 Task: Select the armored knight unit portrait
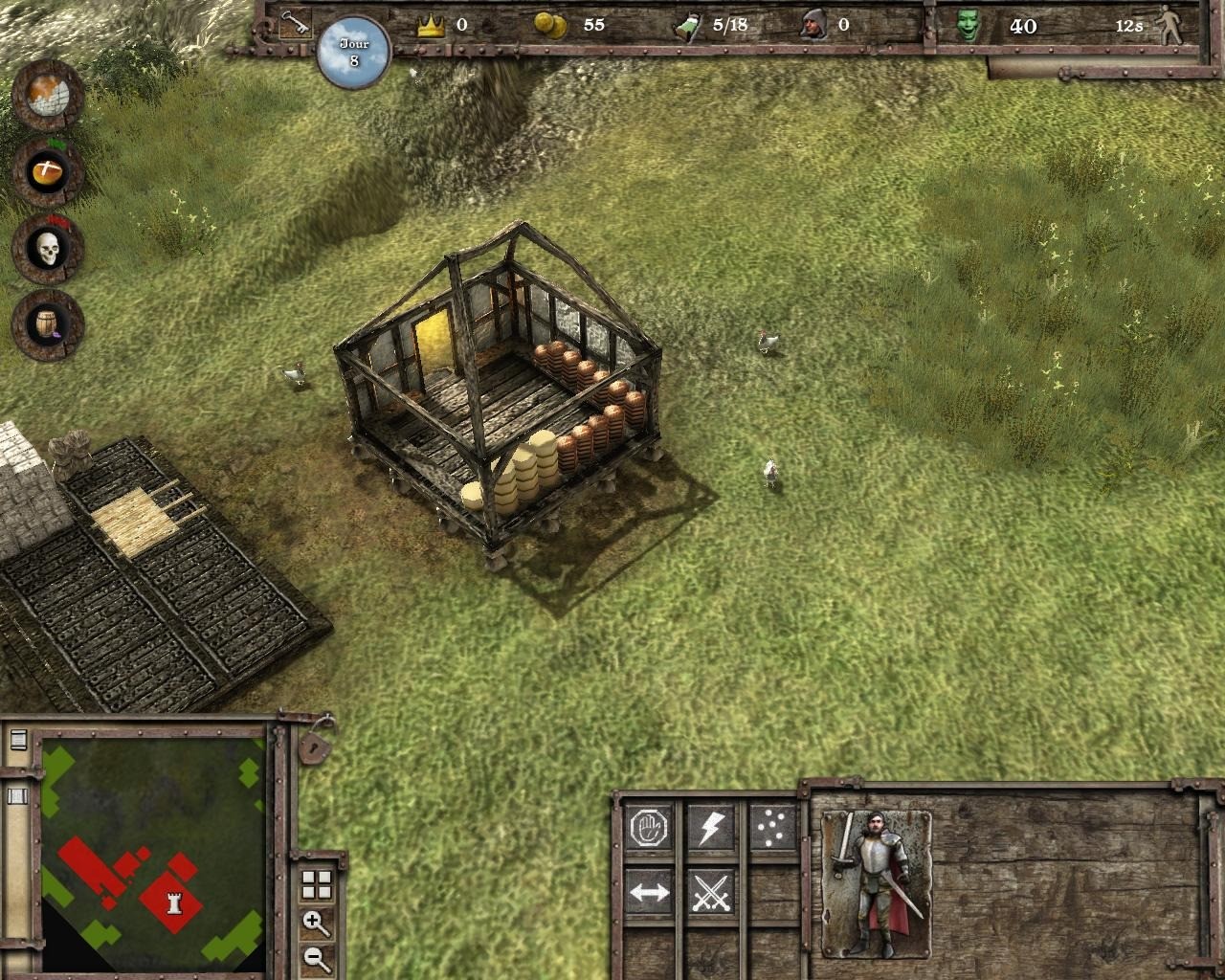click(876, 882)
